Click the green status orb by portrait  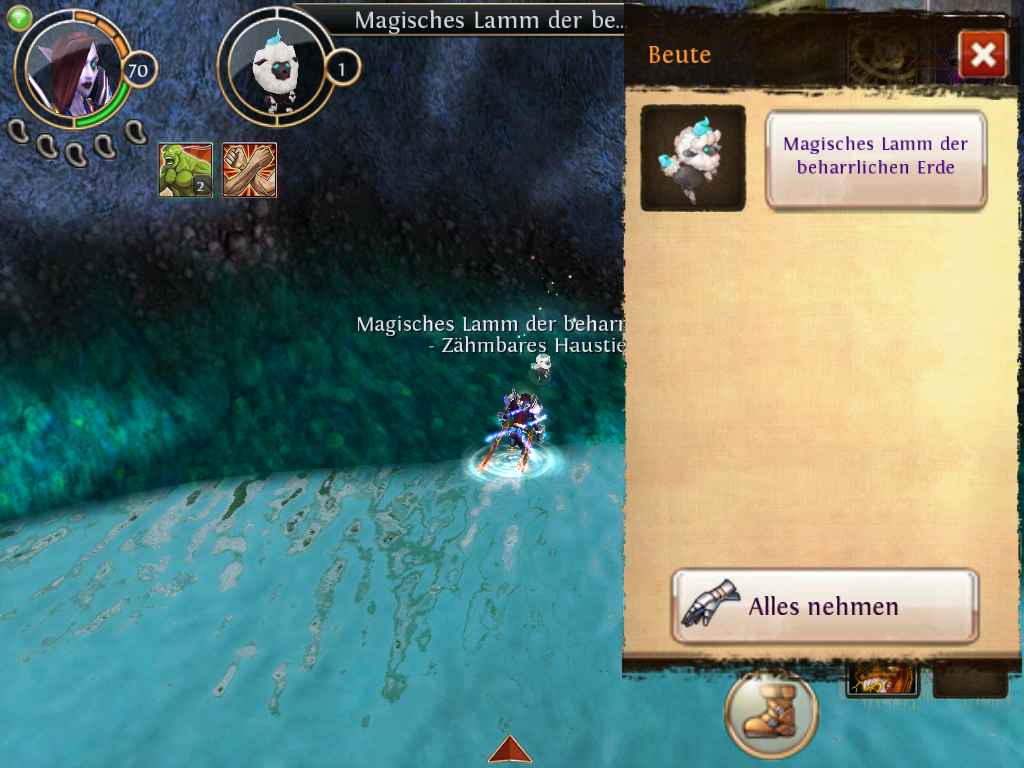coord(20,18)
